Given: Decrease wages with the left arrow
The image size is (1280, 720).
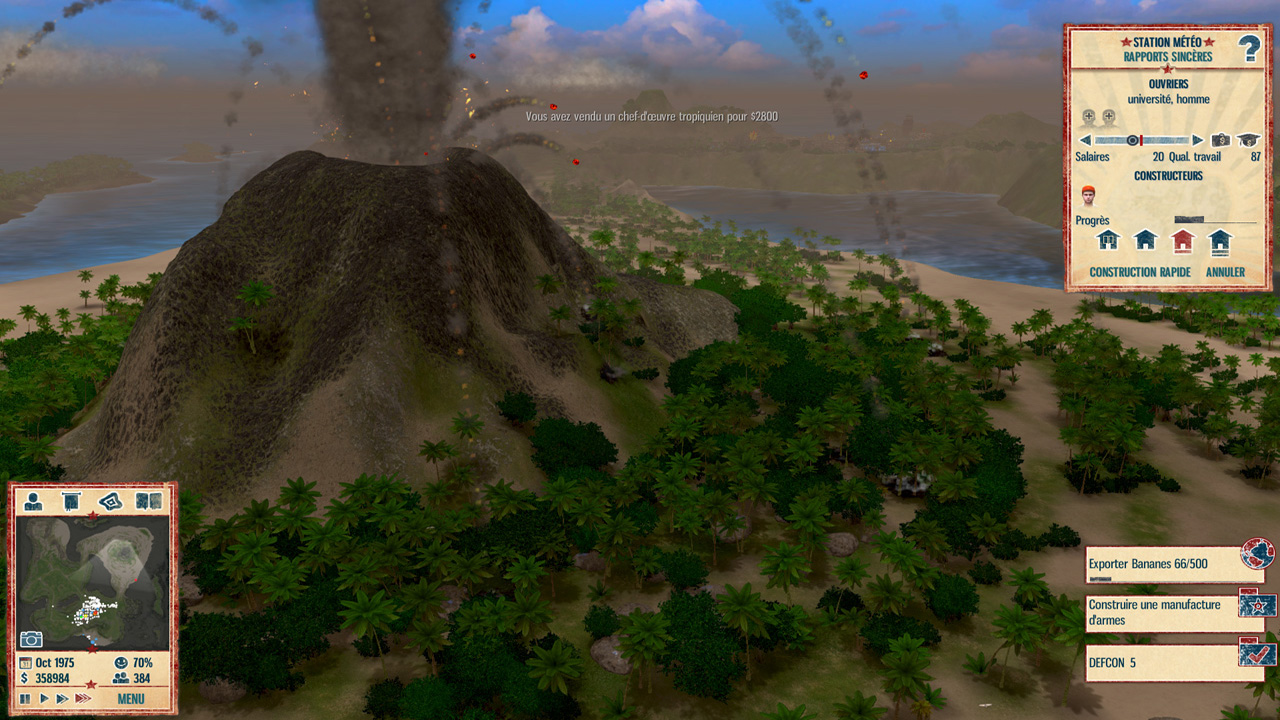Looking at the screenshot, I should point(1085,140).
